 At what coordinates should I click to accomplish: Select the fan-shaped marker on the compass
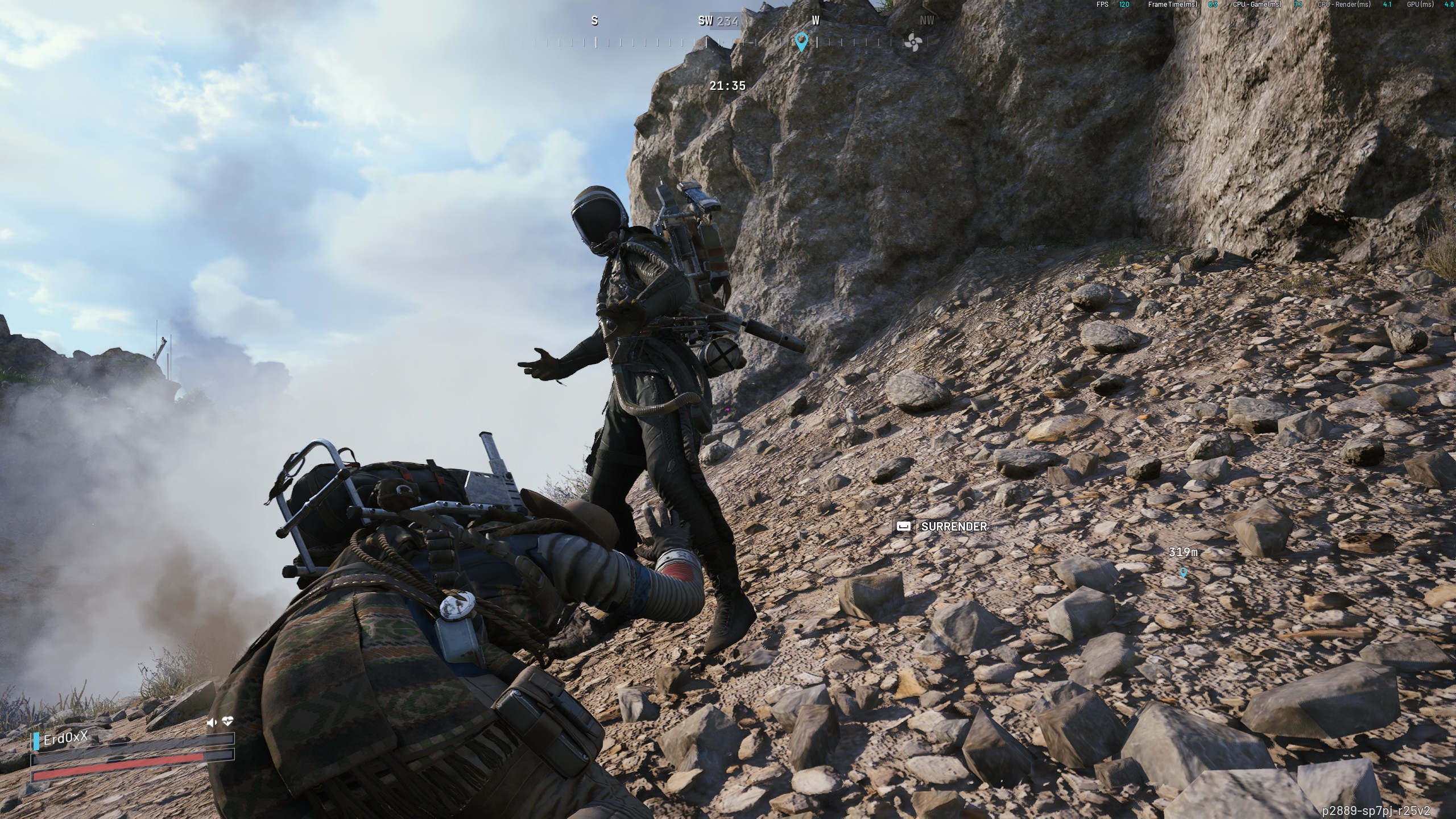click(x=912, y=42)
